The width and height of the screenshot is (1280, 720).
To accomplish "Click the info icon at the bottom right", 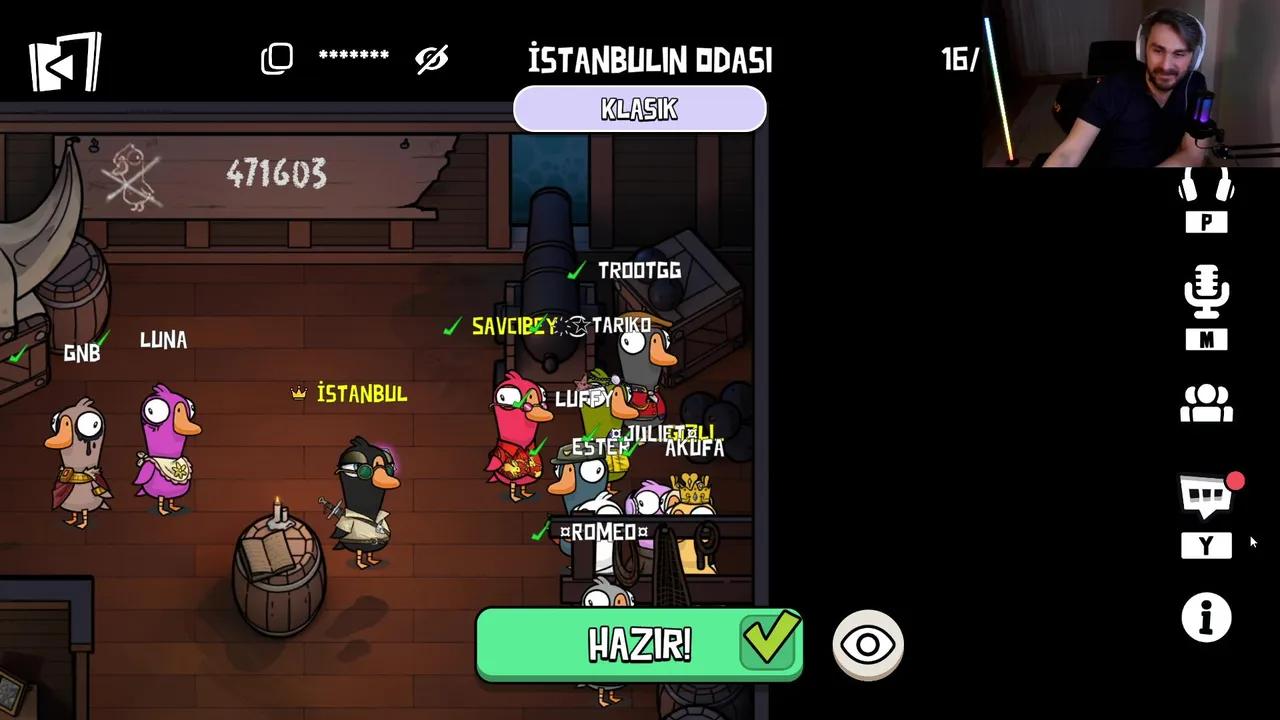I will point(1206,618).
